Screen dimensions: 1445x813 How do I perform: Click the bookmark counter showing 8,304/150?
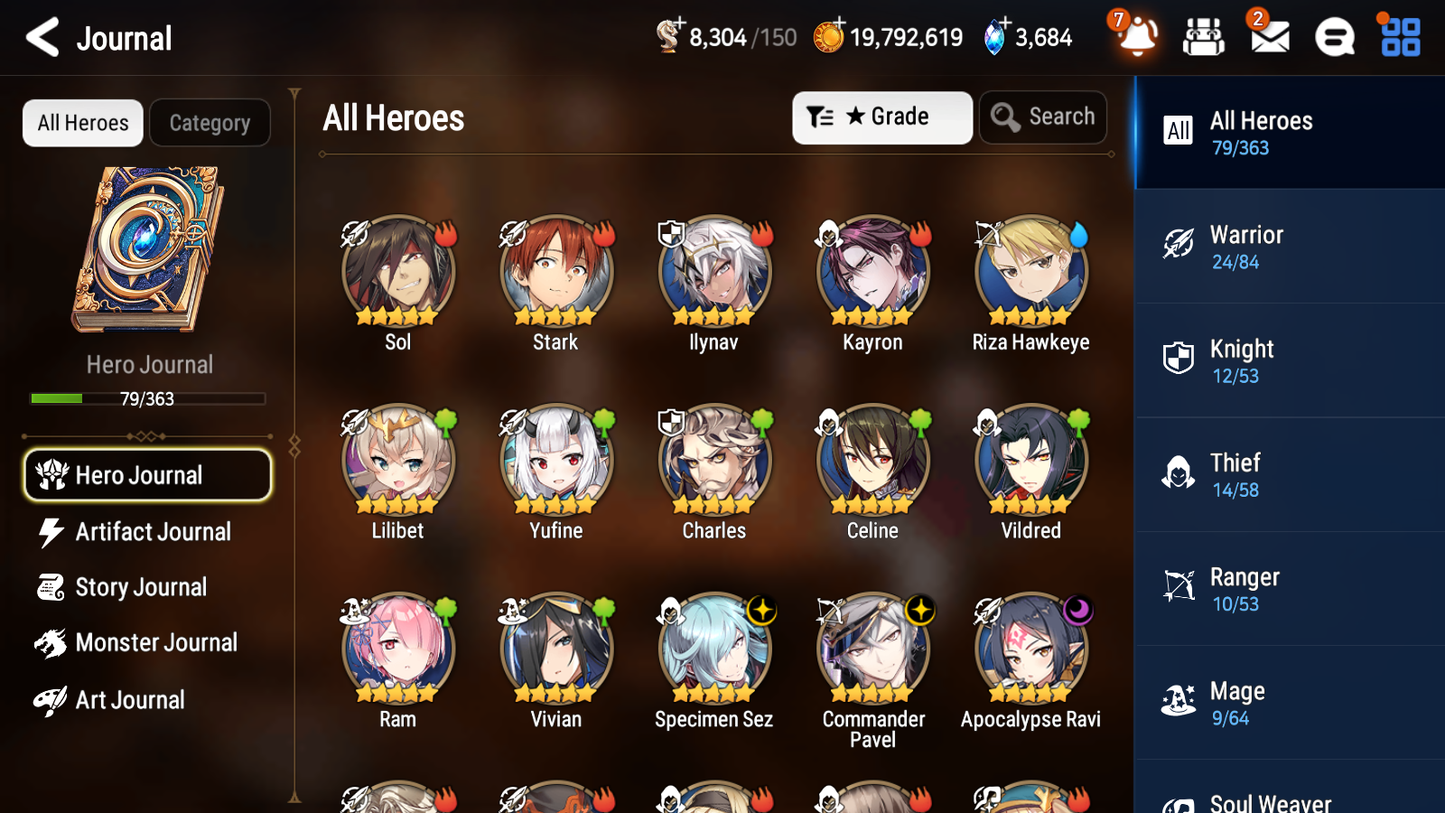725,36
